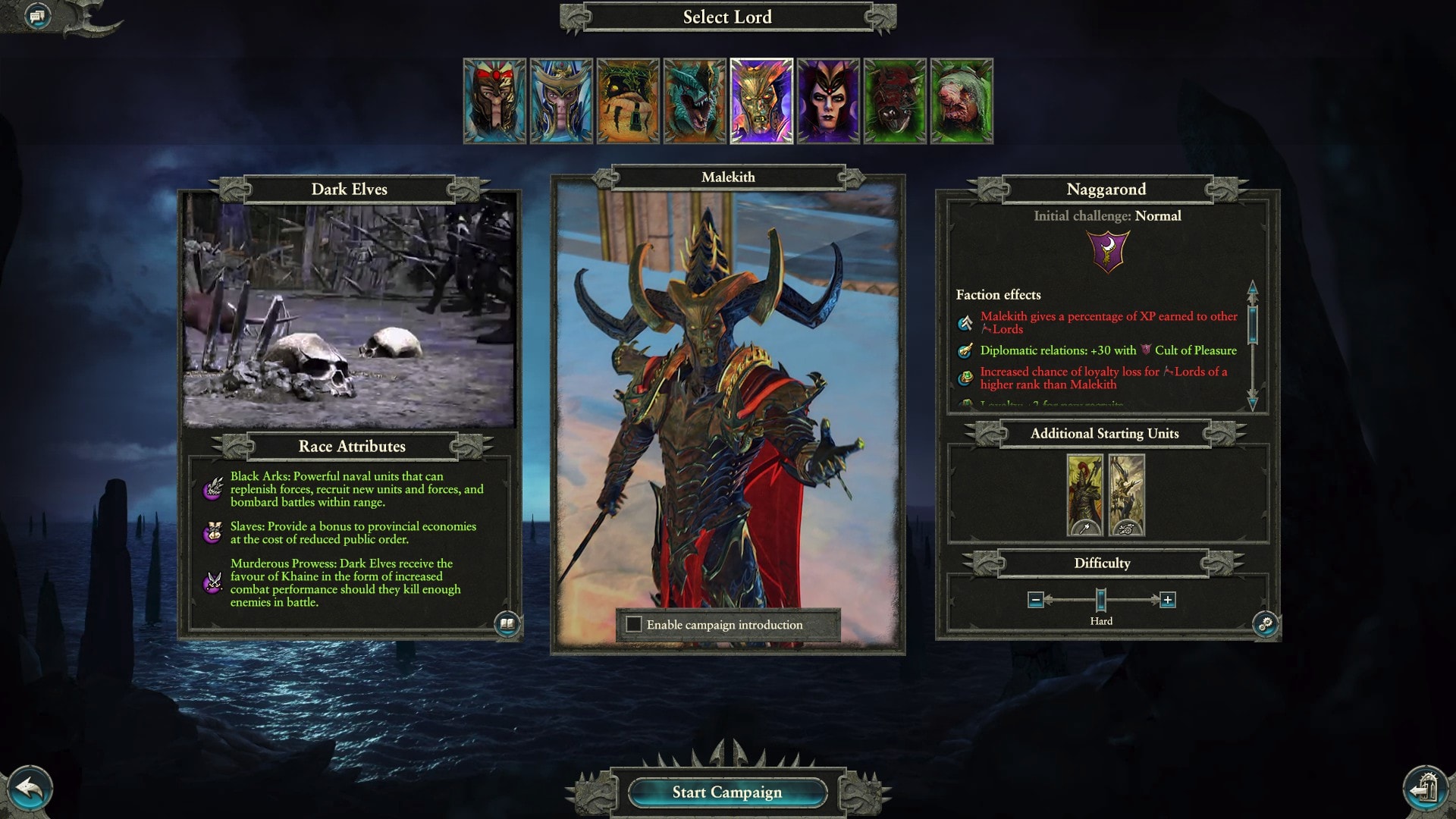Raise difficulty with the plus button

point(1168,600)
